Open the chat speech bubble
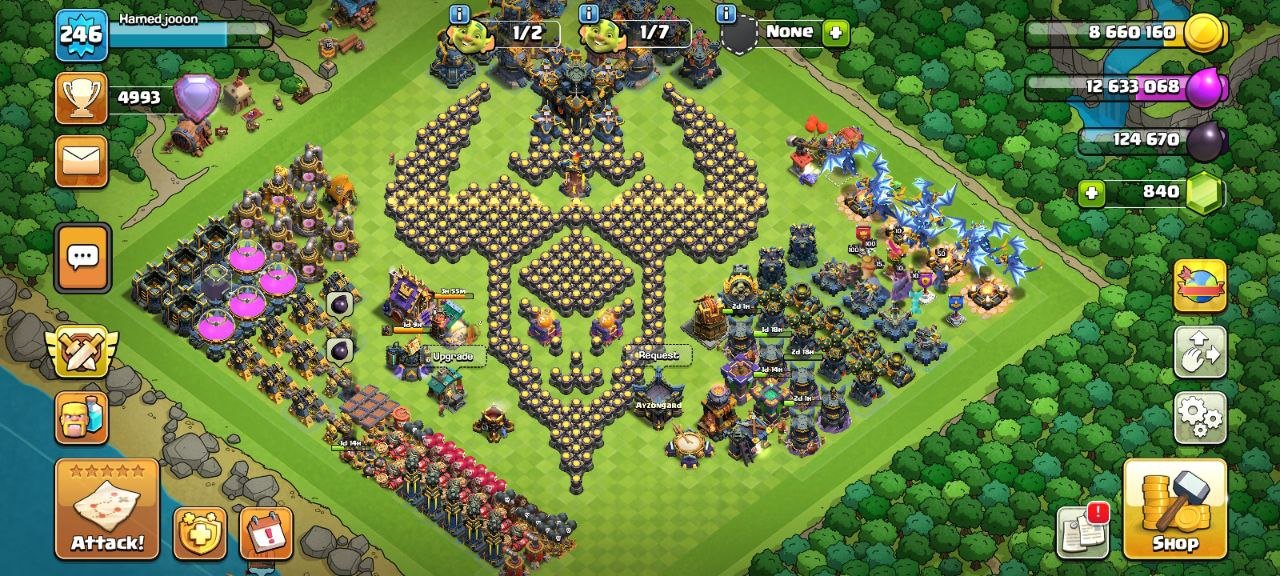The image size is (1280, 576). 81,257
